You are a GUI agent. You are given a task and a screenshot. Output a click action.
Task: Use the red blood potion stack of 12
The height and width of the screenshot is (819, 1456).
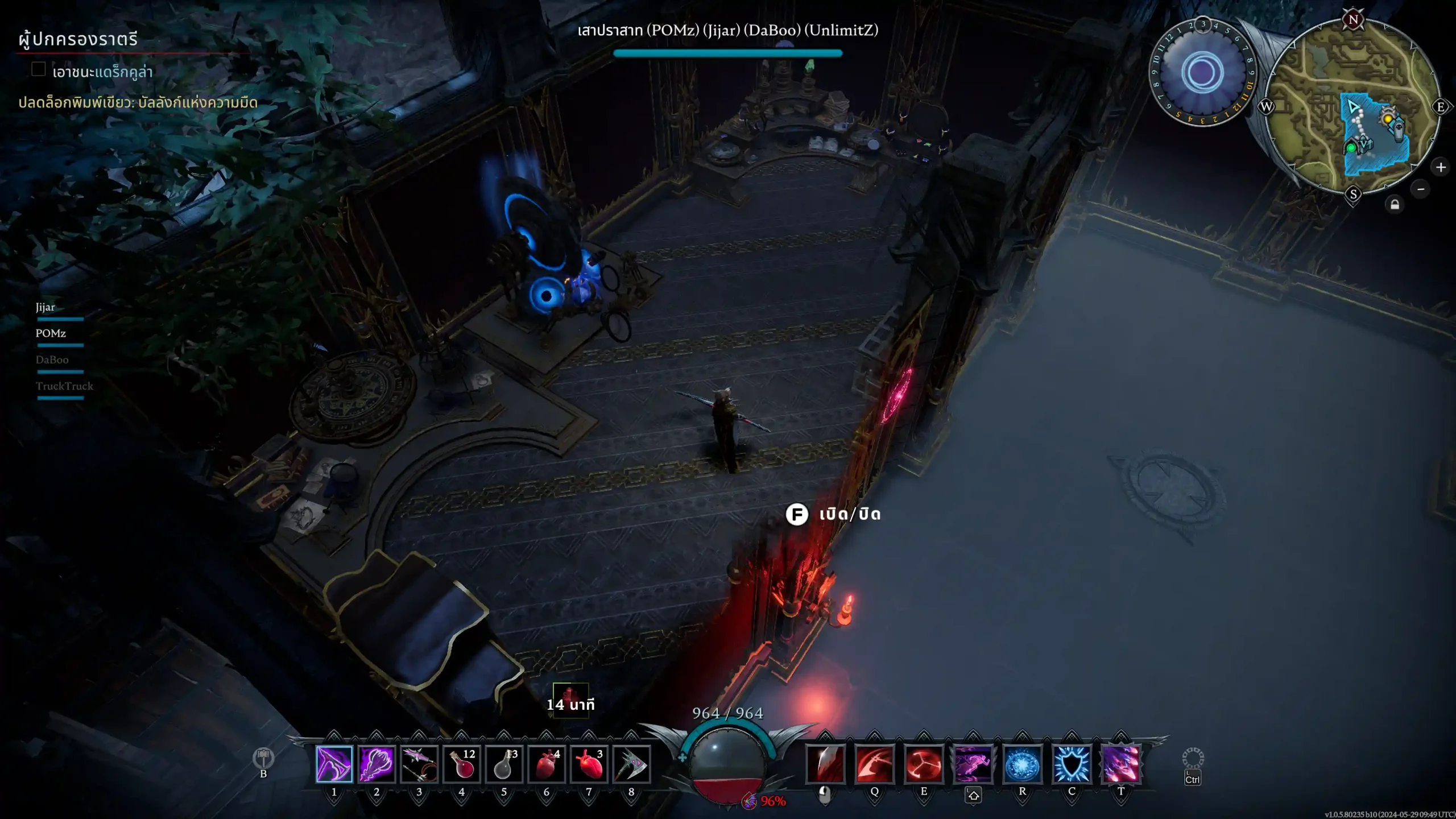pos(462,764)
